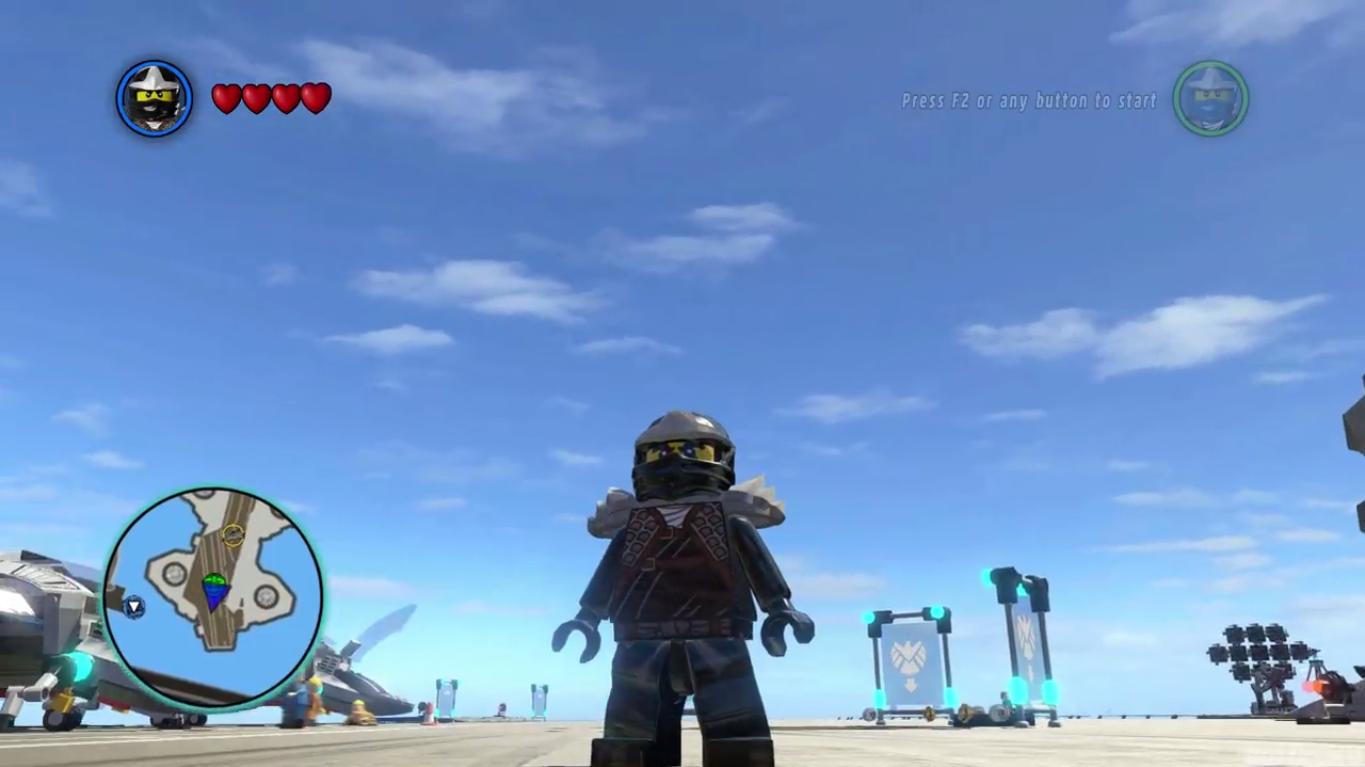This screenshot has width=1365, height=767.
Task: Click the second red heart icon
Action: pyautogui.click(x=254, y=98)
